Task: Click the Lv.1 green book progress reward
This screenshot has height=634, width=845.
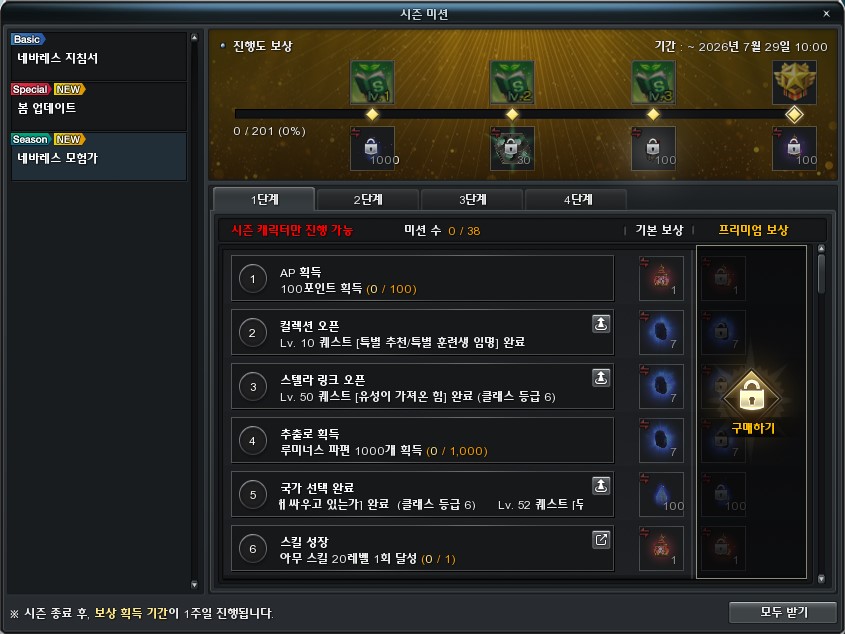Action: point(372,82)
